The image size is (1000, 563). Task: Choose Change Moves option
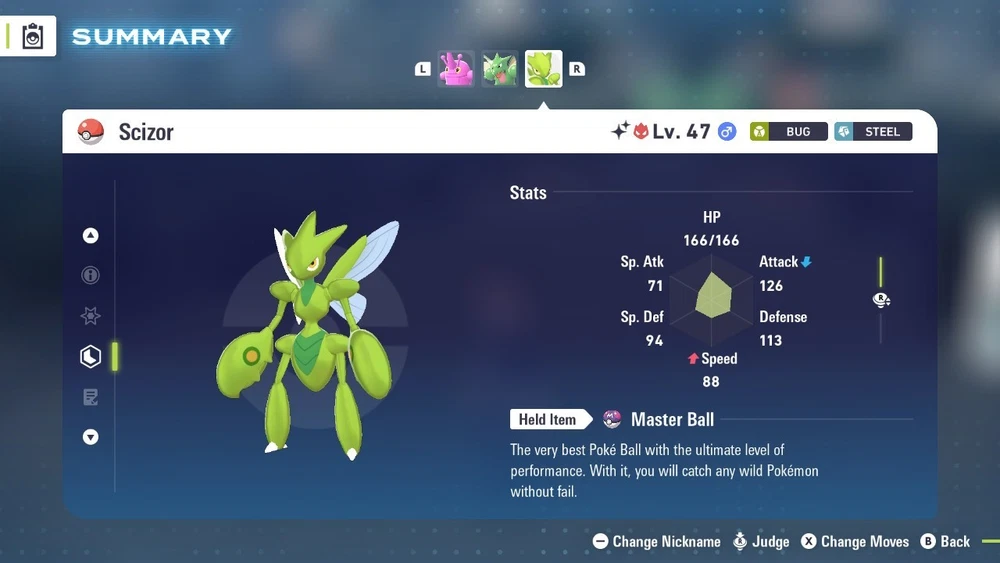(x=855, y=542)
